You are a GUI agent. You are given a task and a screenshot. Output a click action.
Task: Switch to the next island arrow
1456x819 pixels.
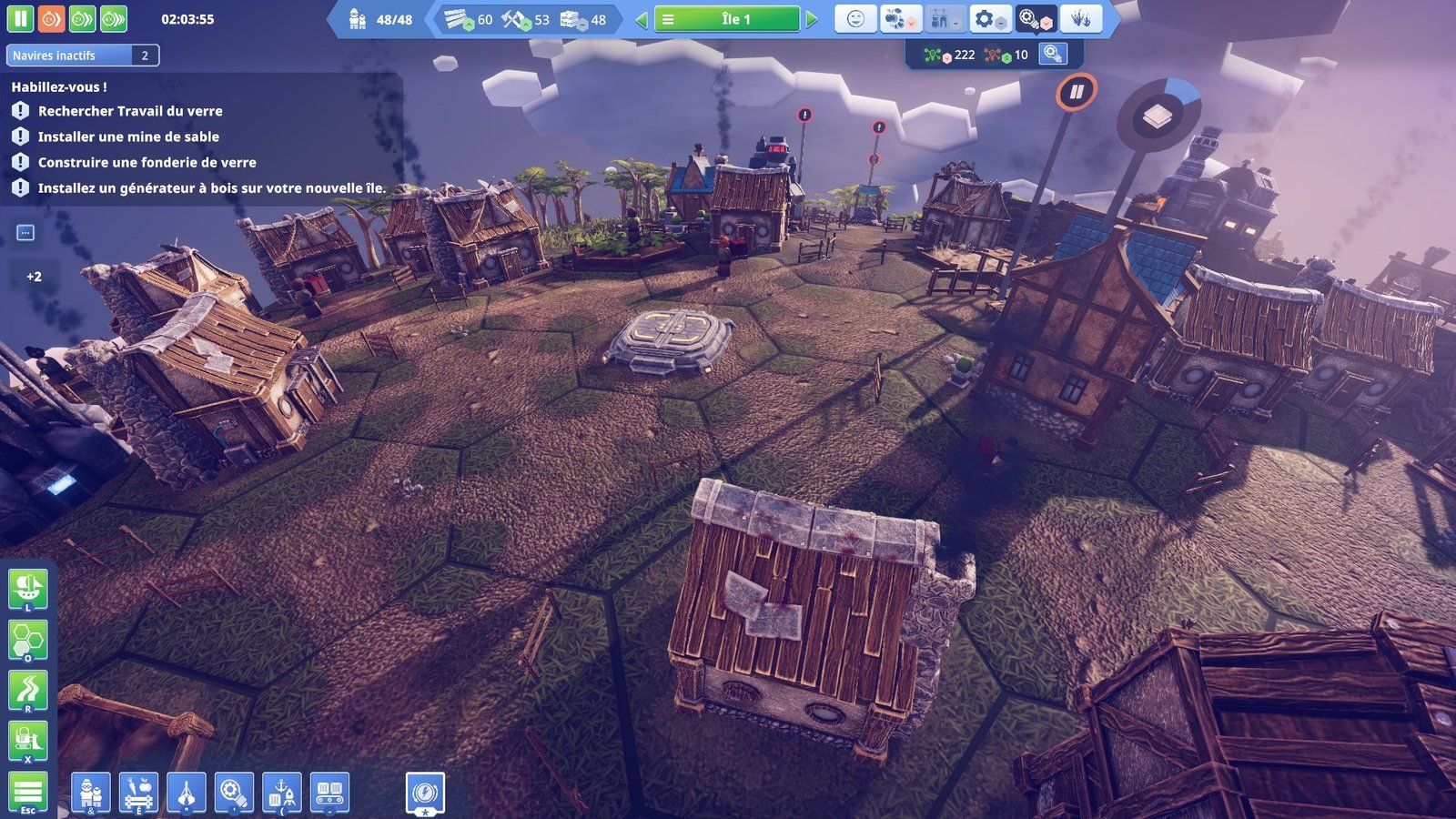812,19
